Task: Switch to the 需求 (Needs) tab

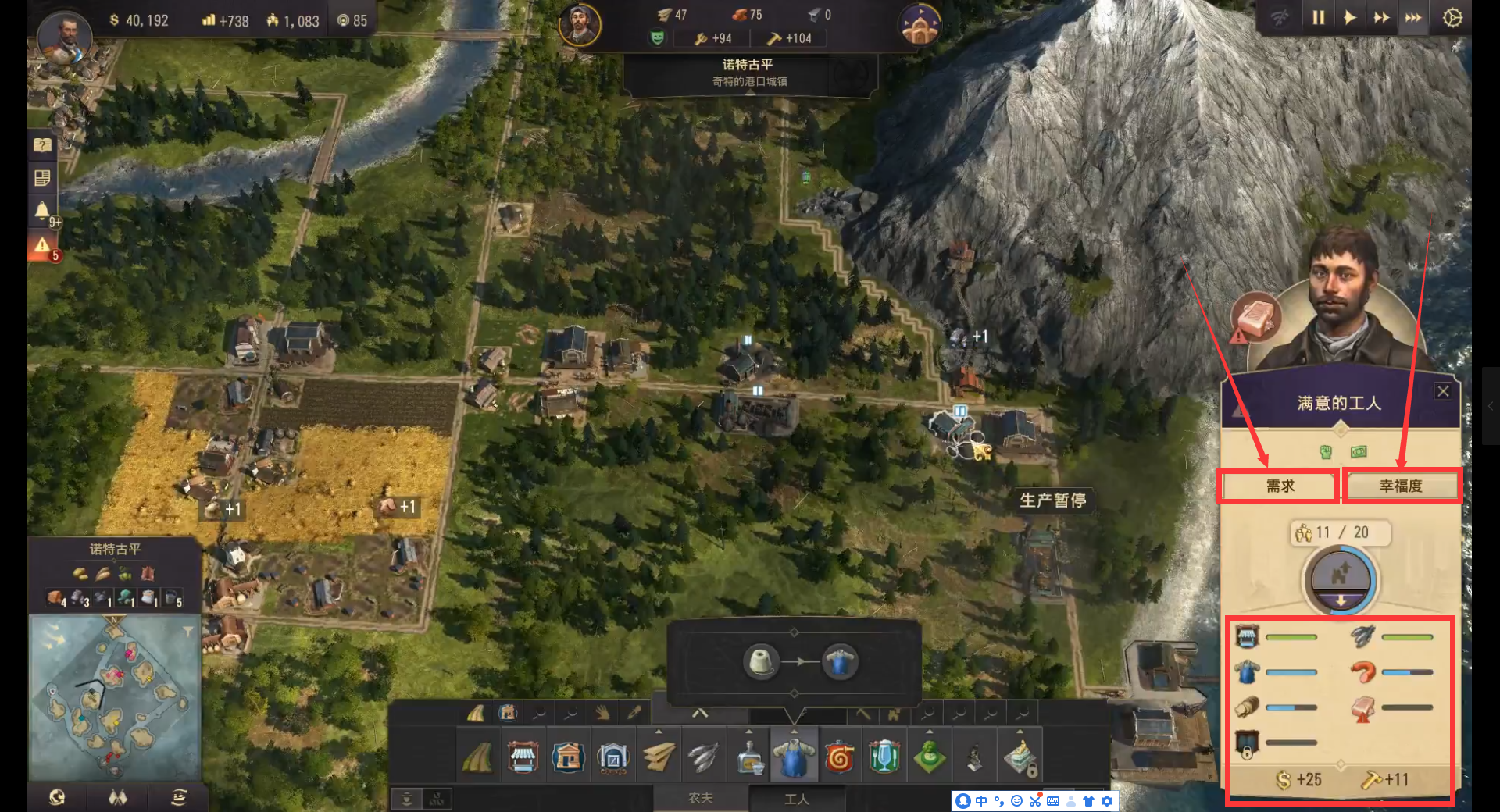Action: [1280, 486]
